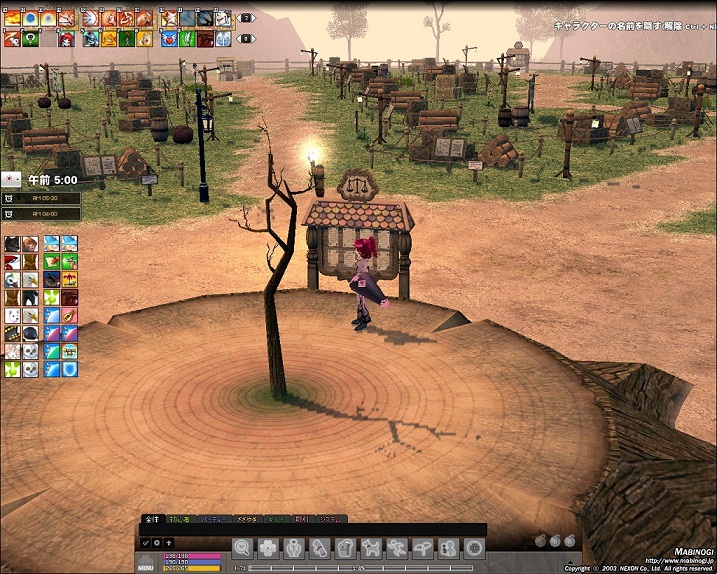
Task: Open the four-leaf clover toolbar button
Action: (268, 547)
